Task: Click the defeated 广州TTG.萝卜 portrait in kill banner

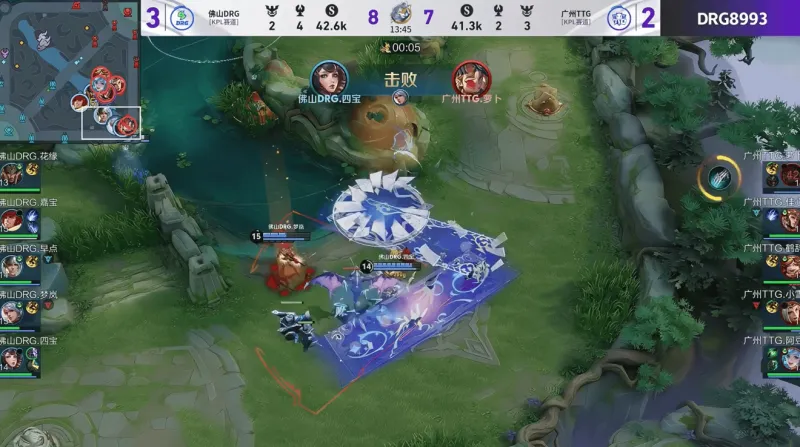Action: tap(469, 78)
